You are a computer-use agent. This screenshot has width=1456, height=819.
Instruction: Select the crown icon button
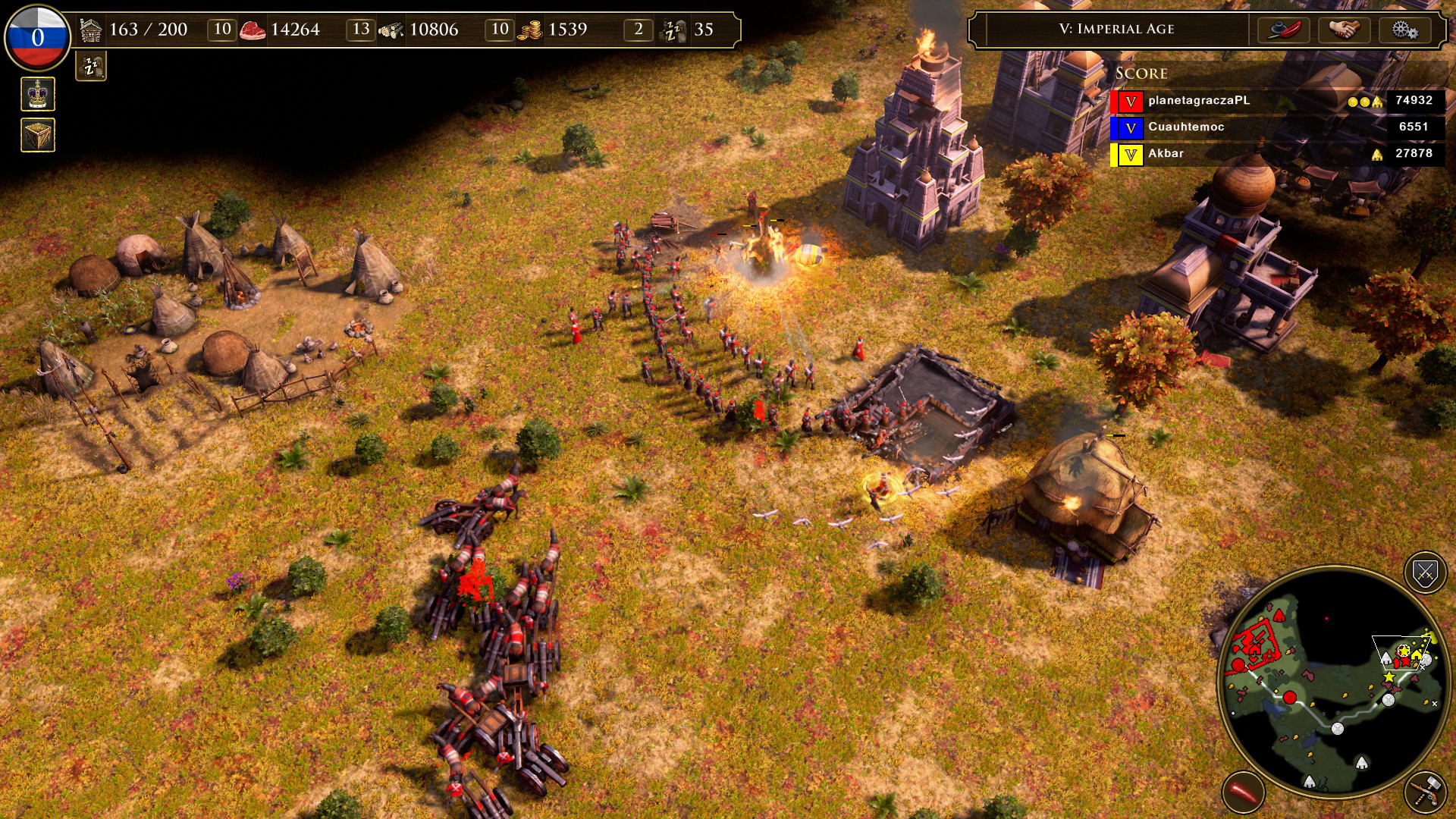click(38, 95)
